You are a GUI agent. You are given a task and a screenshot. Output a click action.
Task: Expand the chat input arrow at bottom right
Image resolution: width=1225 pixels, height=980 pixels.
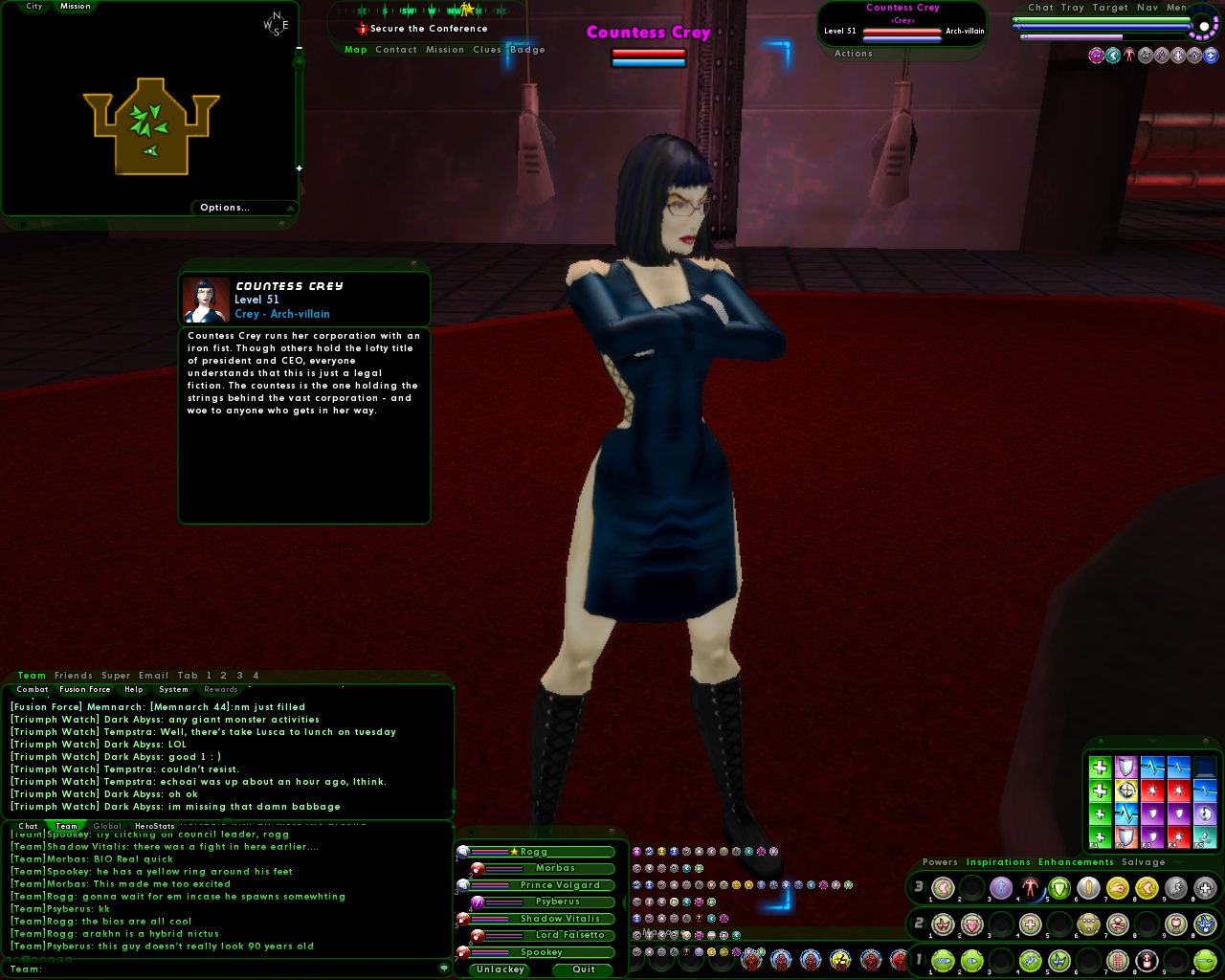(444, 969)
